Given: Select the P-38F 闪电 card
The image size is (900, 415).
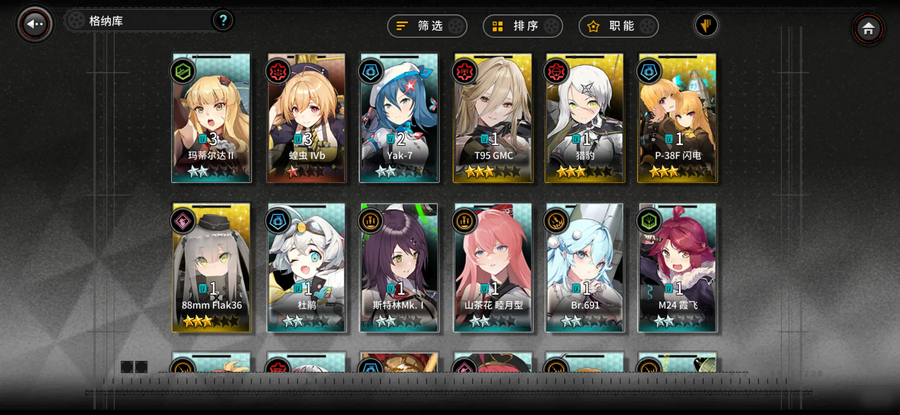Looking at the screenshot, I should click(678, 118).
